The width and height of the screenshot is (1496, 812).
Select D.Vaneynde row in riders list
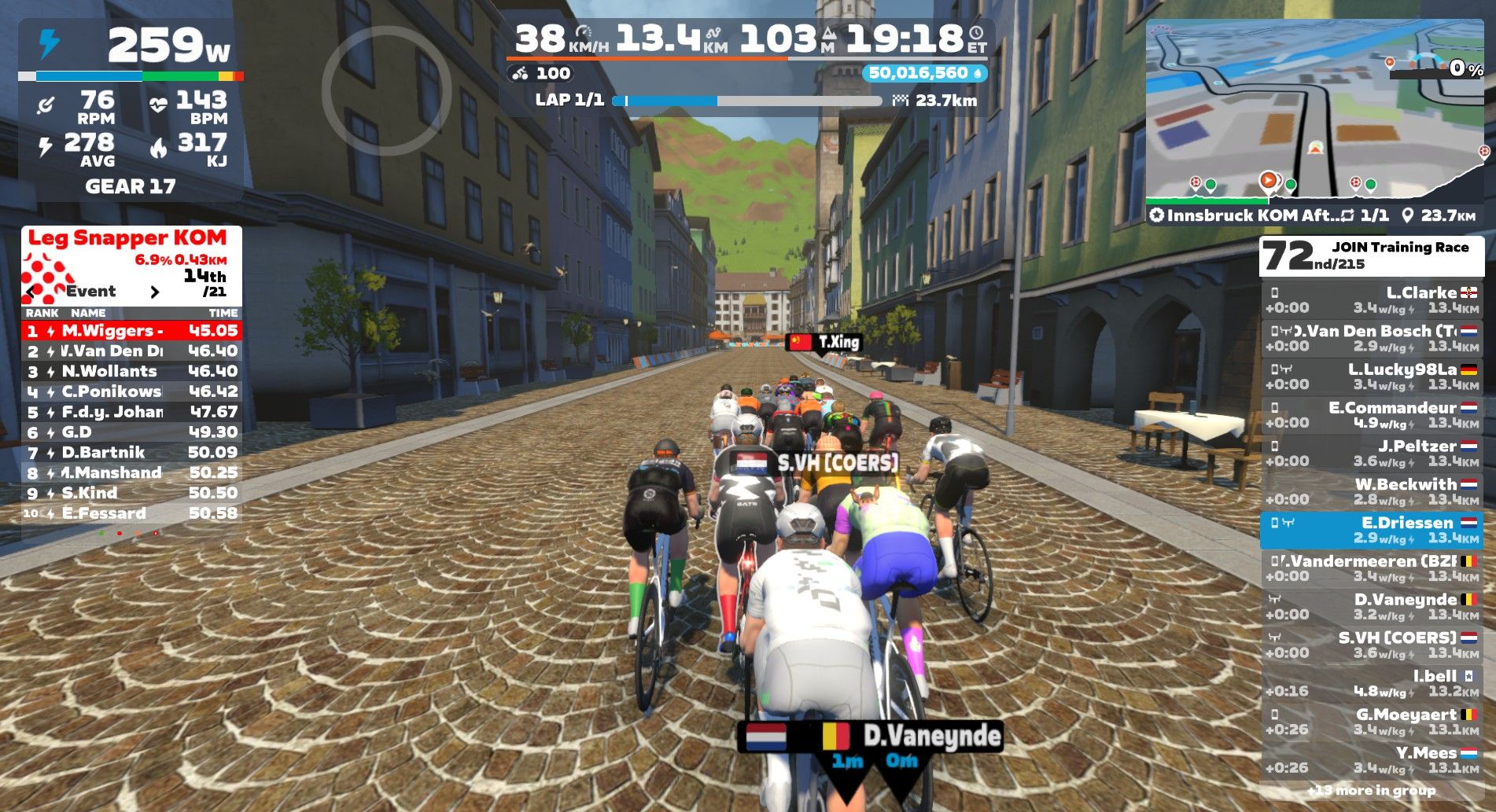pos(1372,607)
